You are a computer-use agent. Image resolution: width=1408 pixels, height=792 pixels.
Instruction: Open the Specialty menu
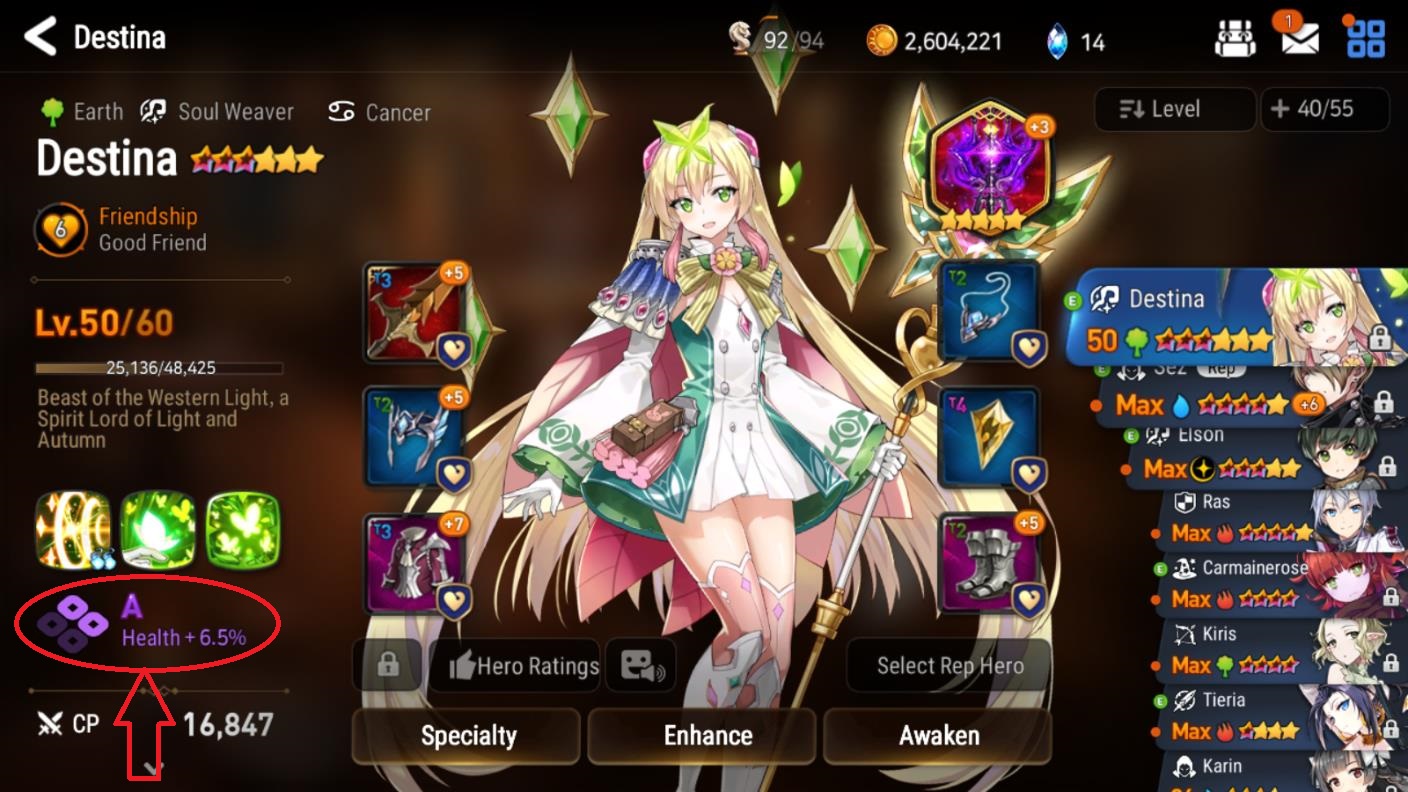pos(467,736)
